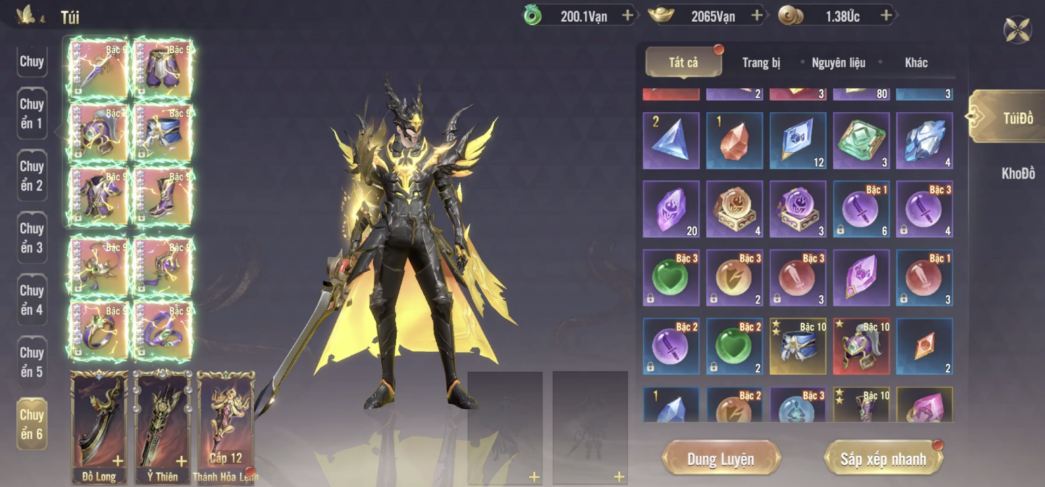Switch to the Trang bị tab

(761, 63)
